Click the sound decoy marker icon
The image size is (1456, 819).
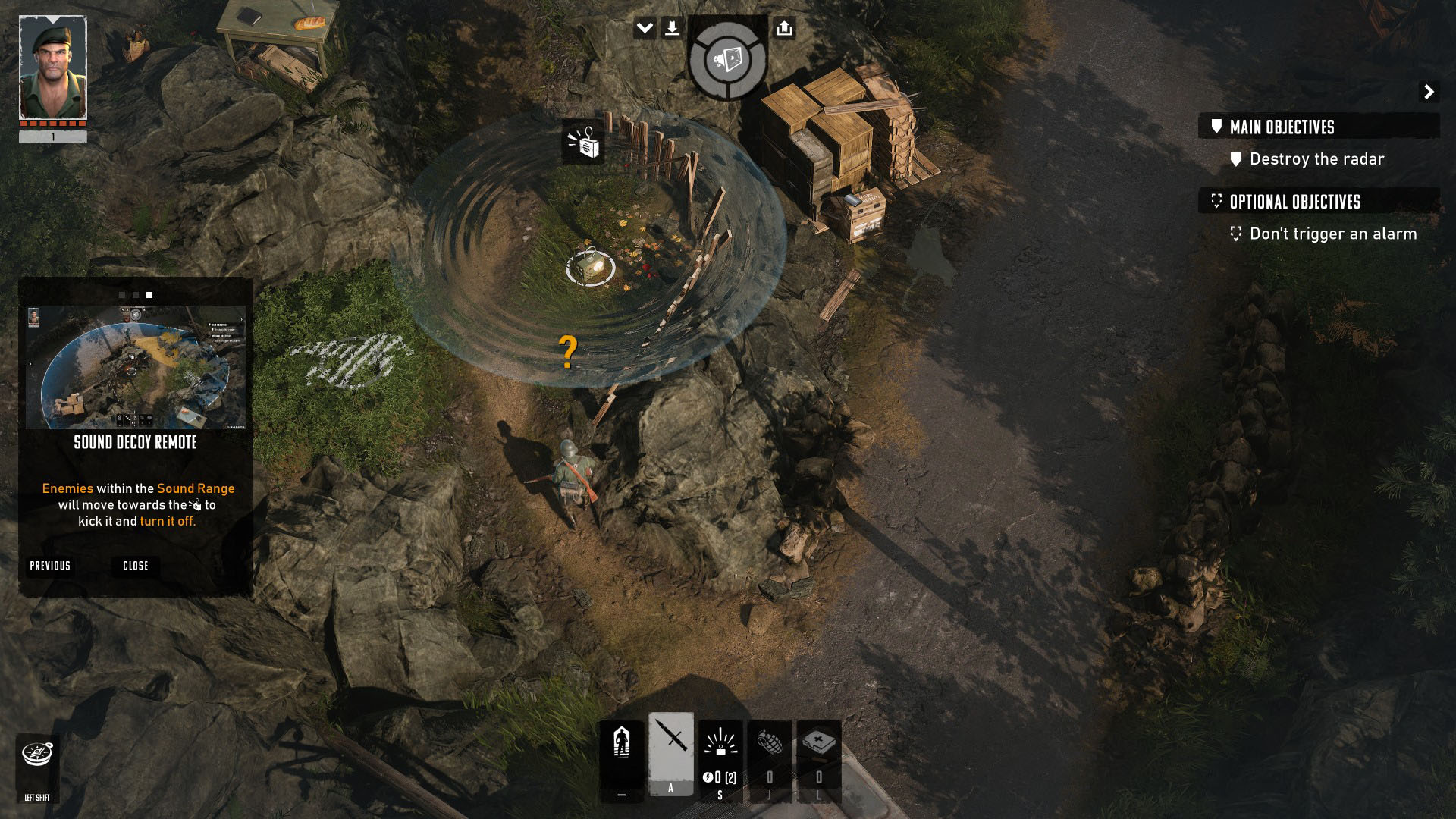[x=583, y=142]
